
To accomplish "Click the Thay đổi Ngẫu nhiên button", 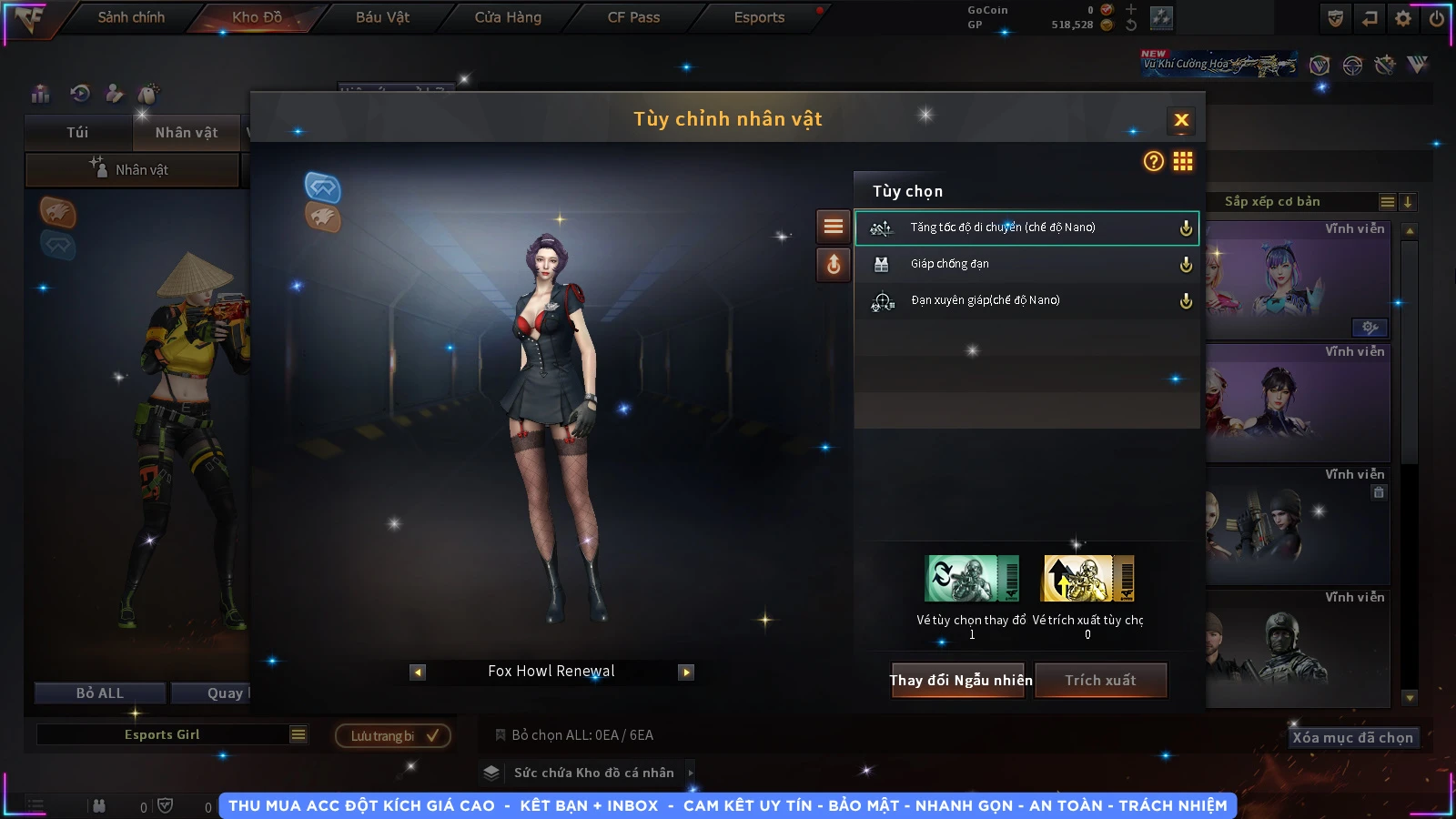I will tap(960, 680).
